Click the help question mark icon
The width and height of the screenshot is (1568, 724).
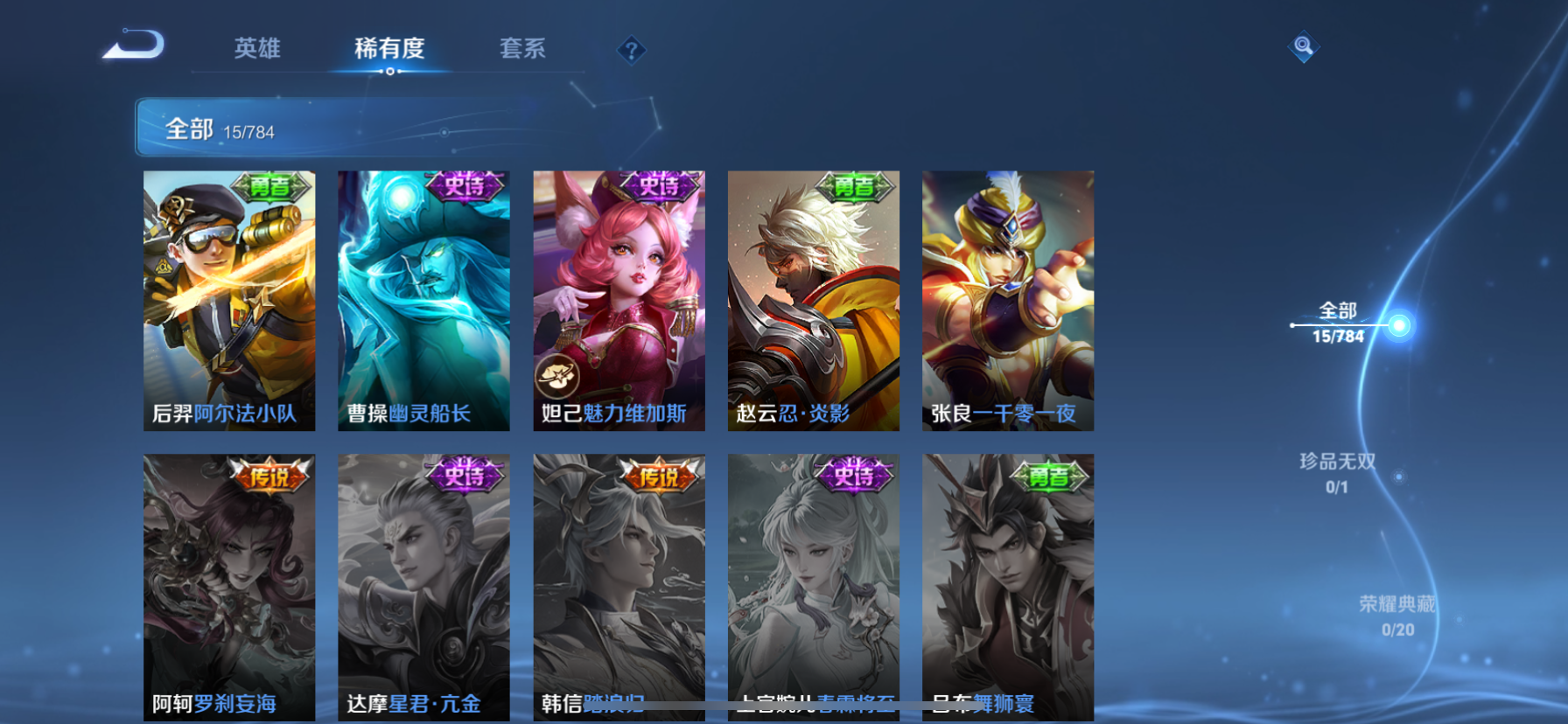pos(632,50)
